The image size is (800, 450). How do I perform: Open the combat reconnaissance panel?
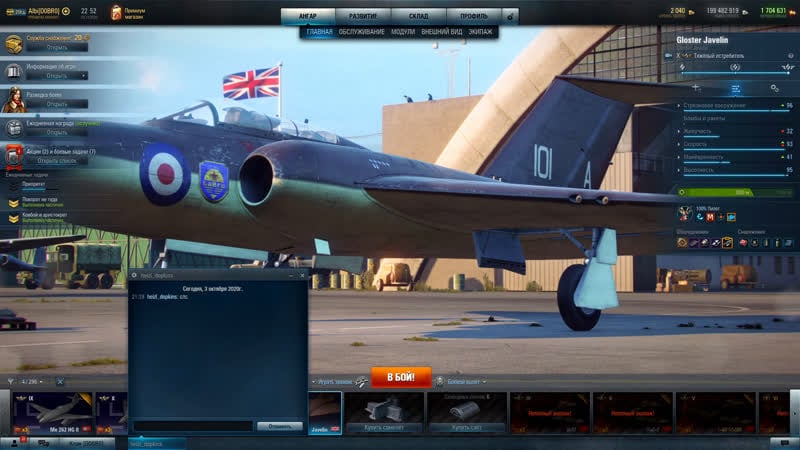[57, 103]
